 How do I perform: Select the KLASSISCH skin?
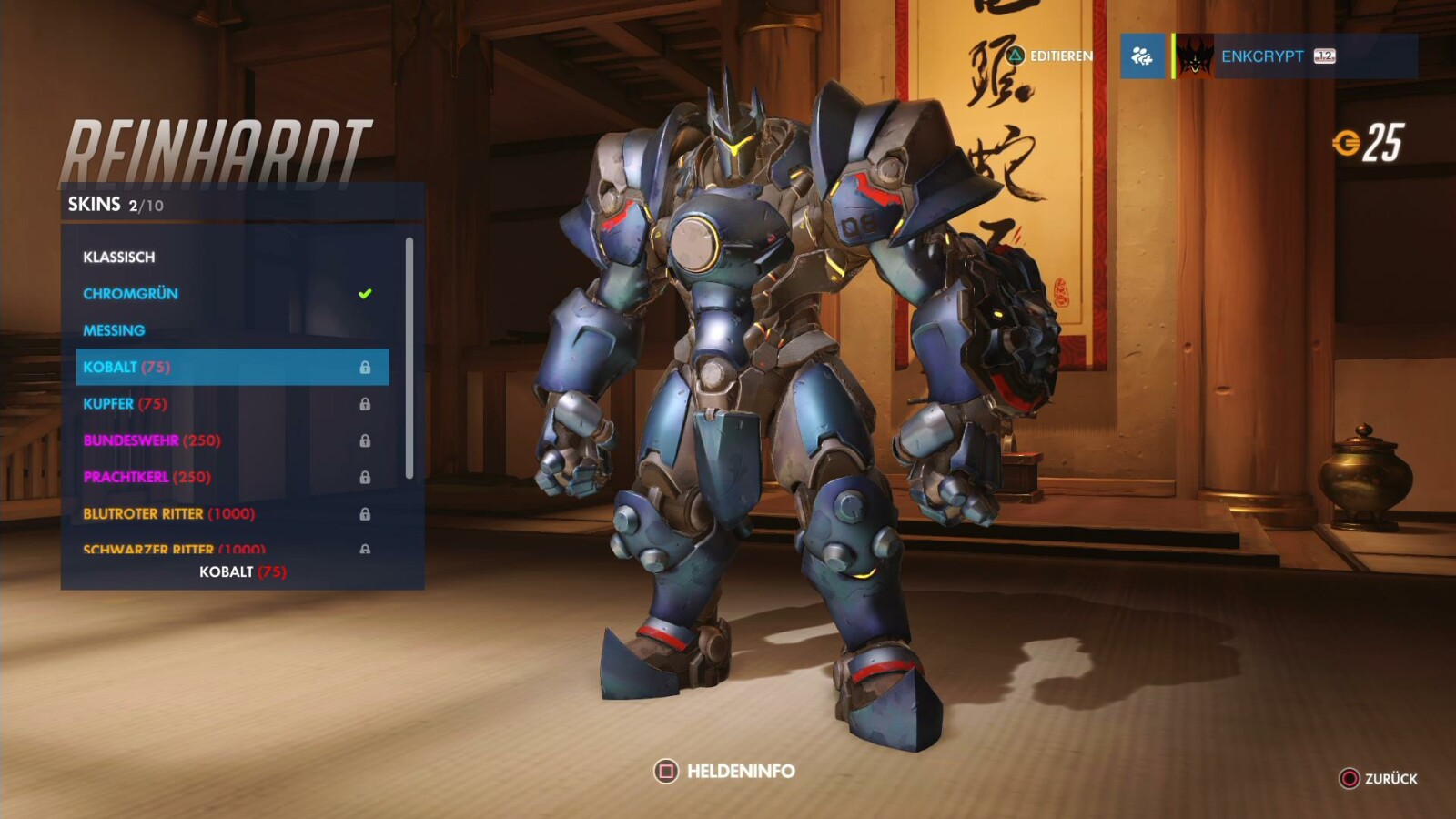tap(118, 257)
